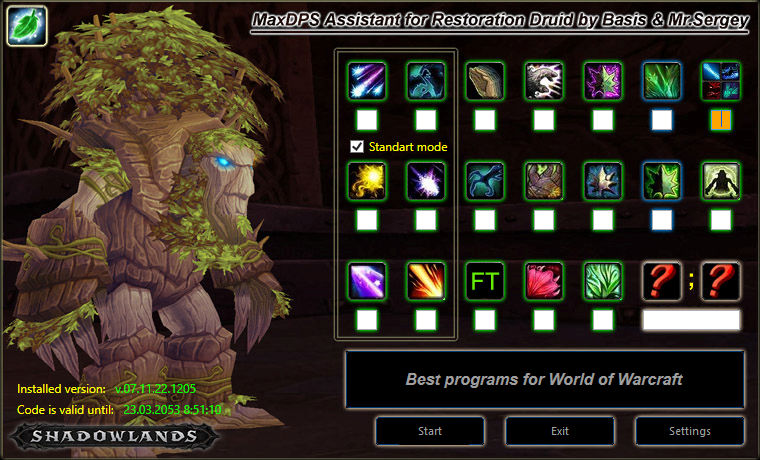
Task: Select the meditating figure ability icon
Action: tap(721, 181)
